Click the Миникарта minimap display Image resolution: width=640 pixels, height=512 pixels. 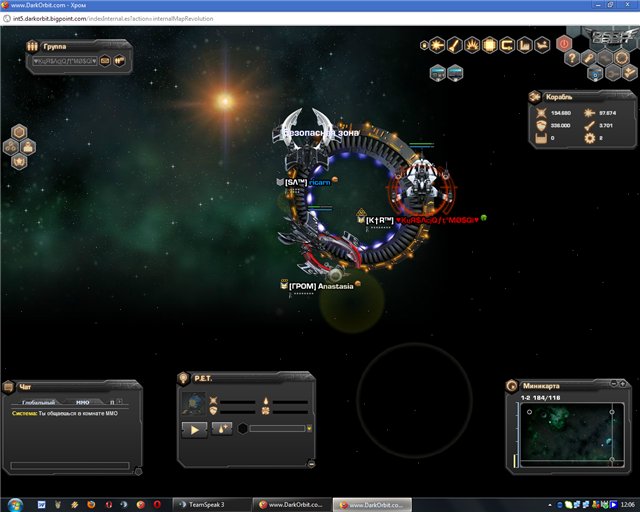(x=567, y=434)
